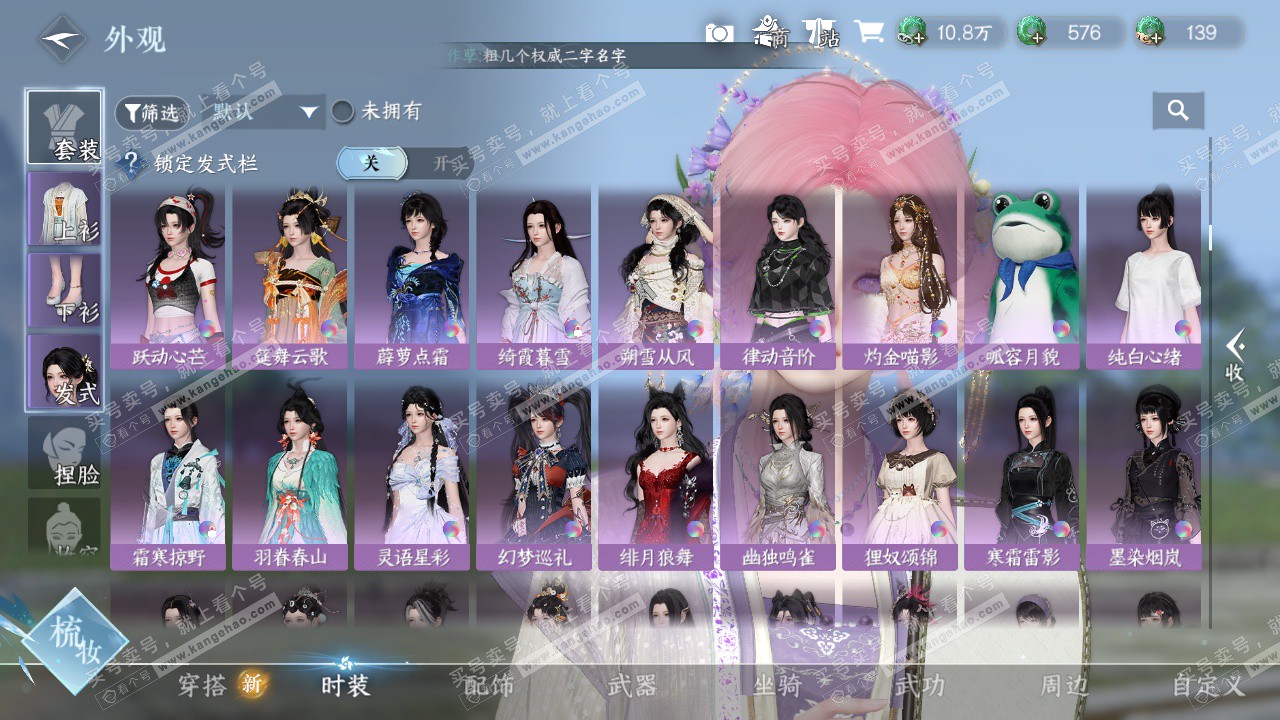Go back using the top-left arrow
The image size is (1280, 720).
[62, 39]
